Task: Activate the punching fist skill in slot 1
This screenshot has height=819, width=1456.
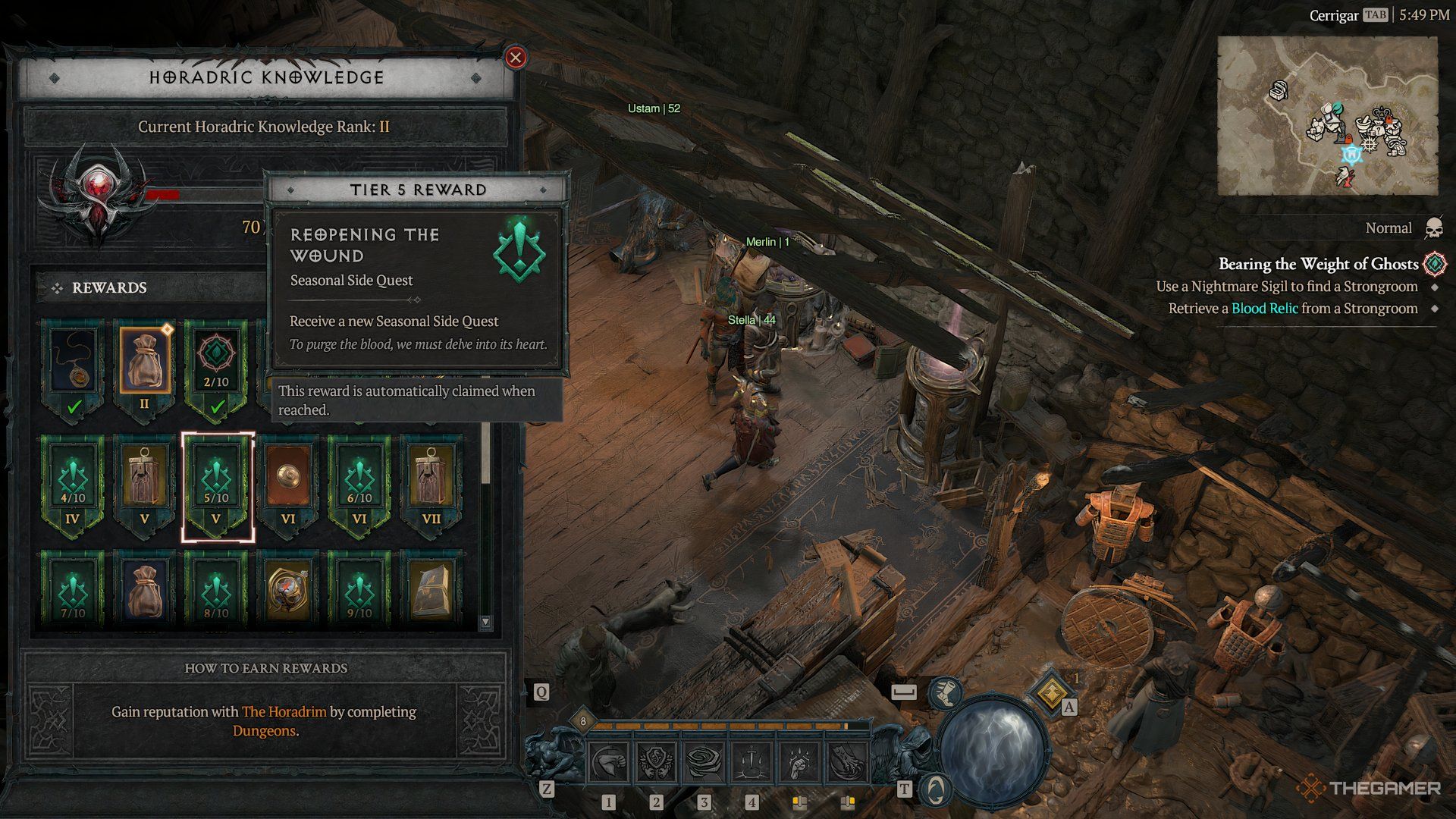Action: 609,762
